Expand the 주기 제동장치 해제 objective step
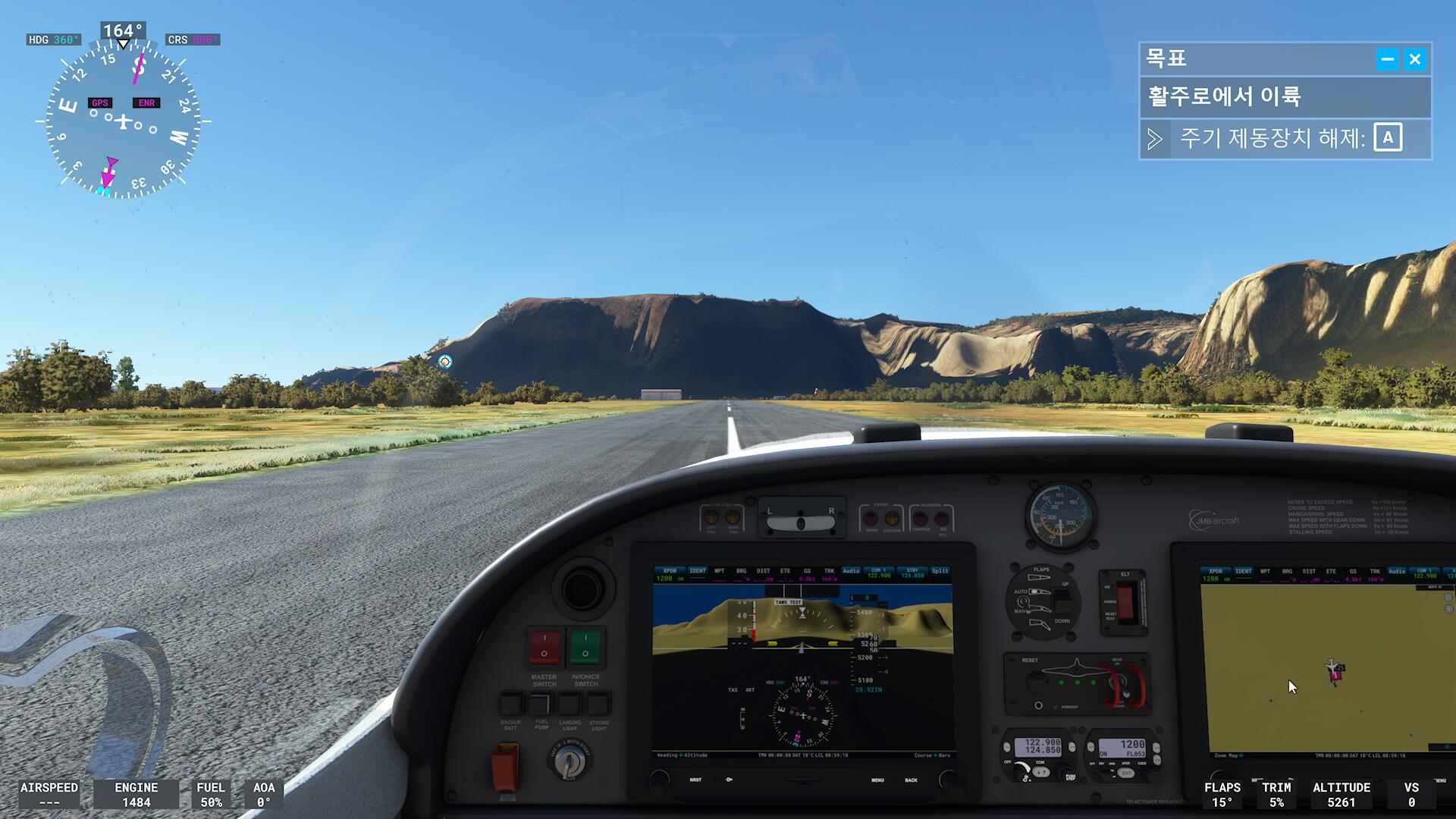Image resolution: width=1456 pixels, height=819 pixels. point(1155,139)
